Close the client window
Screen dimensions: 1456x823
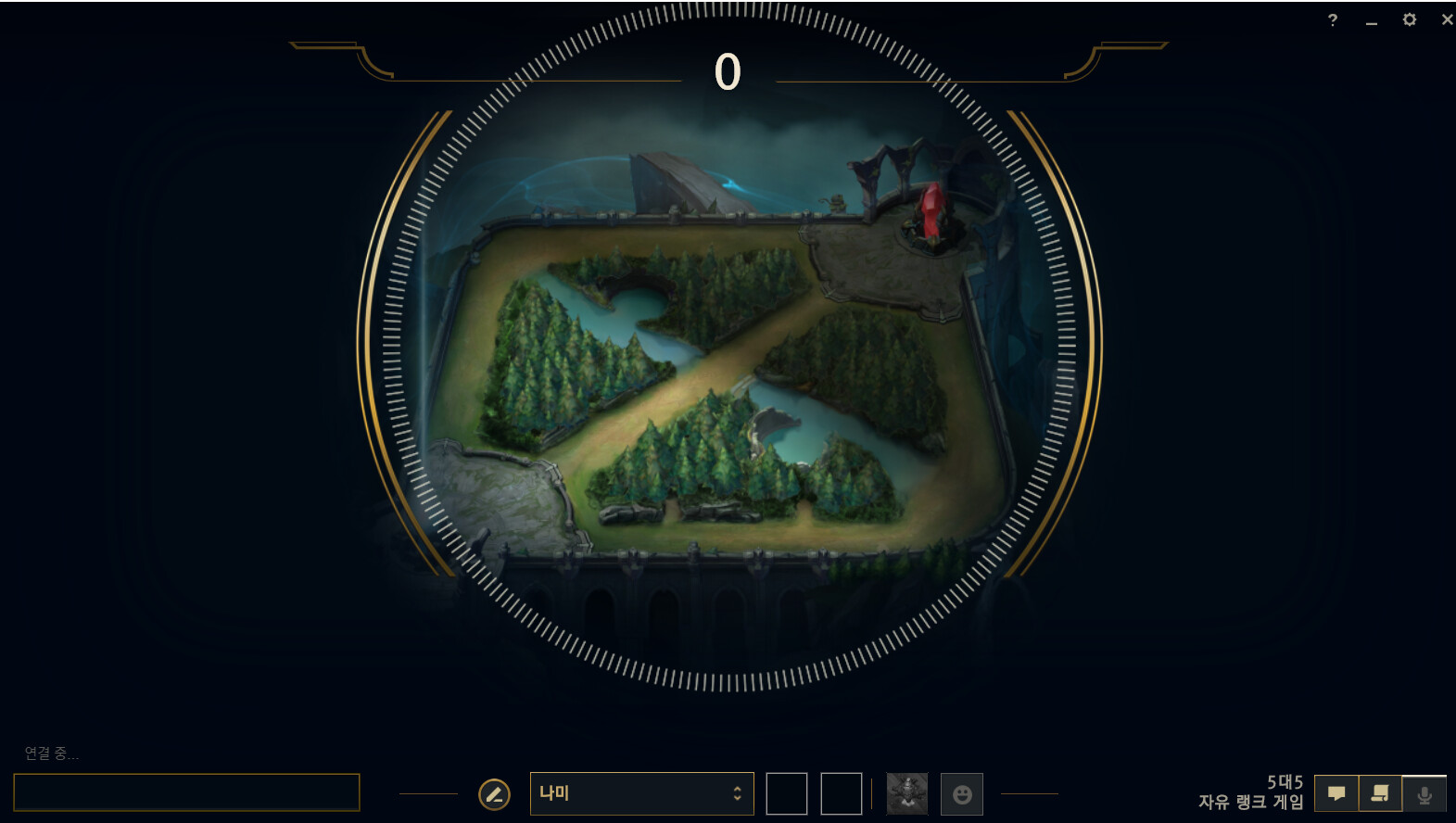(1447, 19)
